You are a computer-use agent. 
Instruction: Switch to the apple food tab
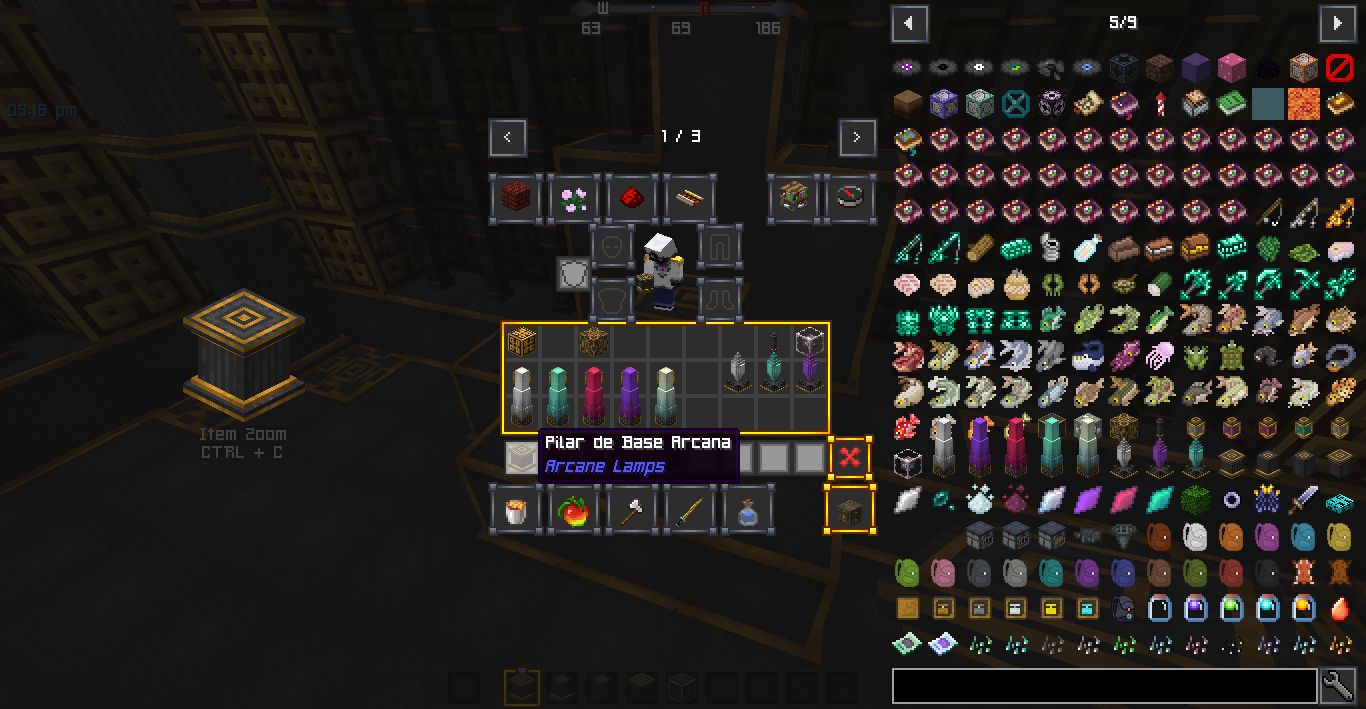(574, 510)
